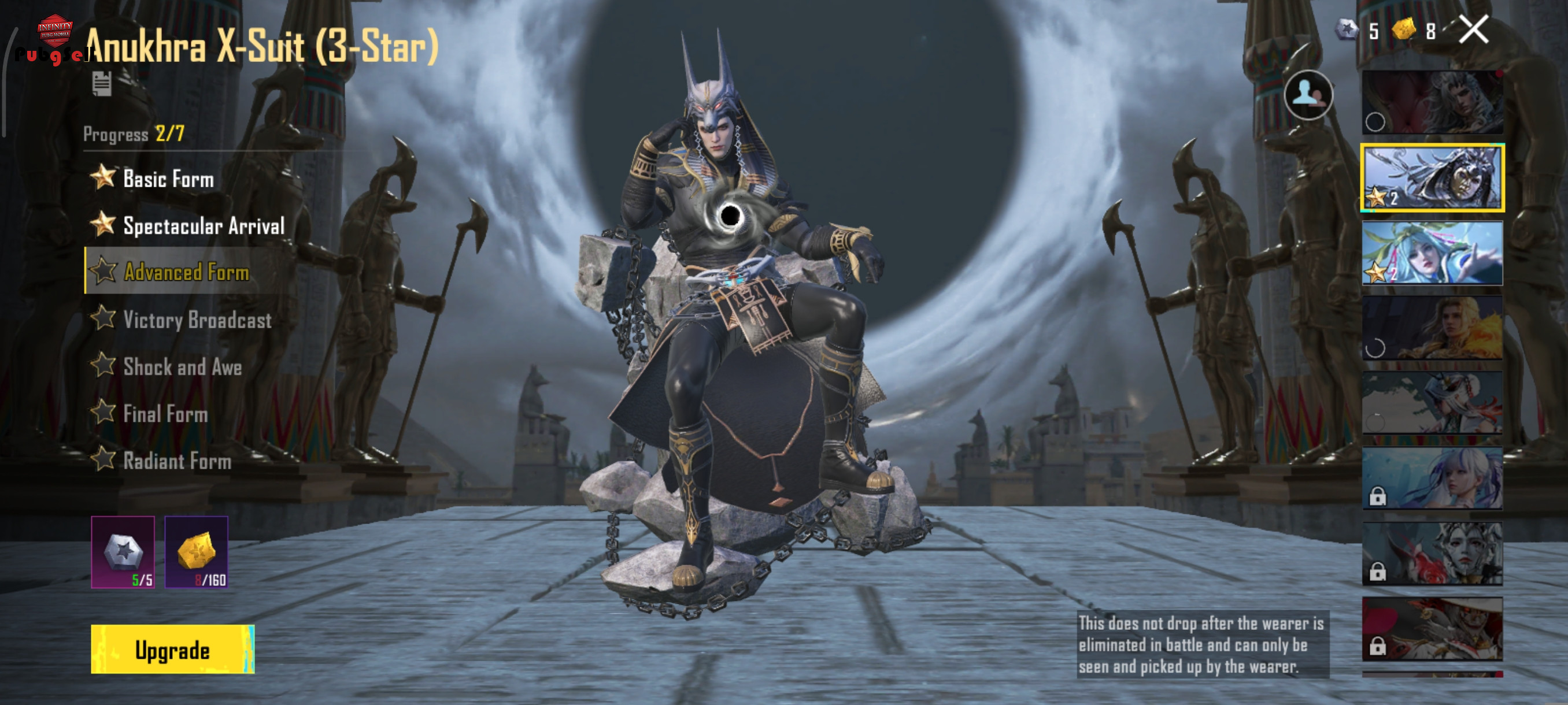
Task: Select the top dark red X-Suit thumbnail
Action: click(x=1432, y=102)
